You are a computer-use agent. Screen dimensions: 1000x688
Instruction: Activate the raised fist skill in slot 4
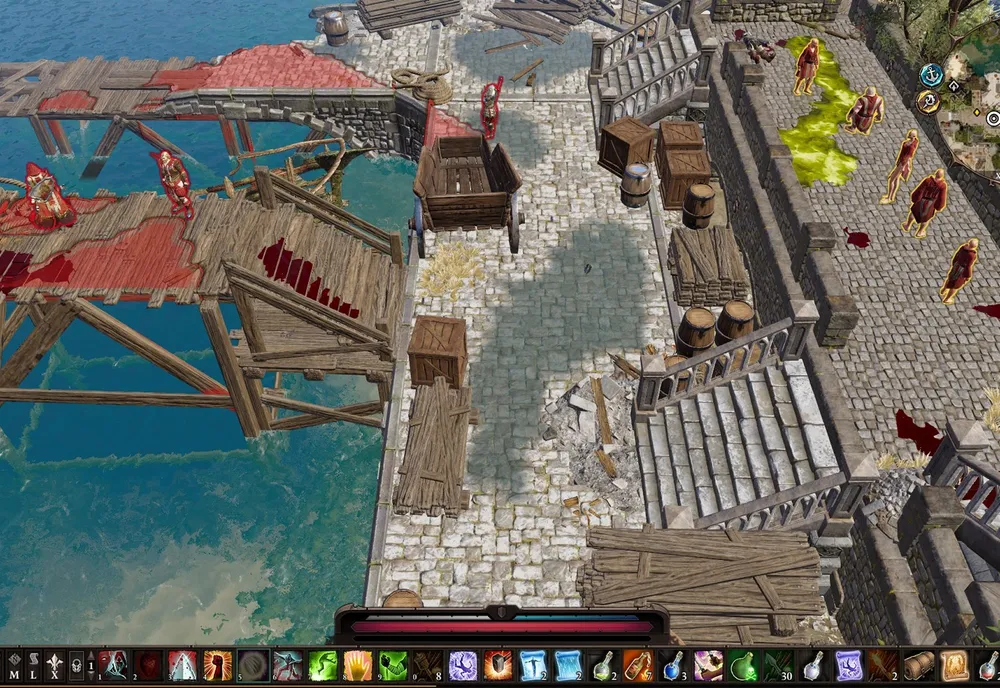pos(217,665)
